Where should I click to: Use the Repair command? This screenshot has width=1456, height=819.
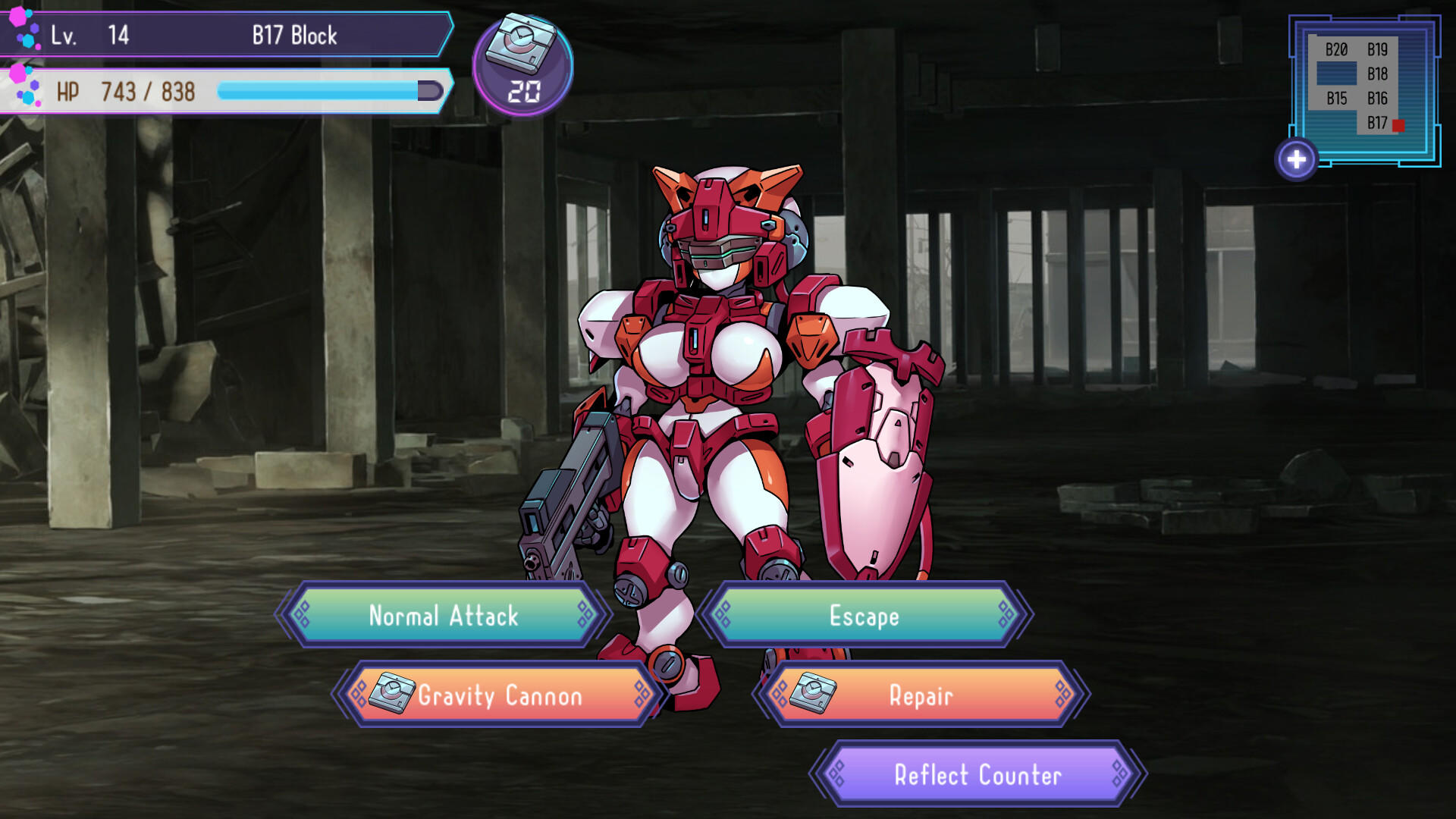[x=921, y=695]
